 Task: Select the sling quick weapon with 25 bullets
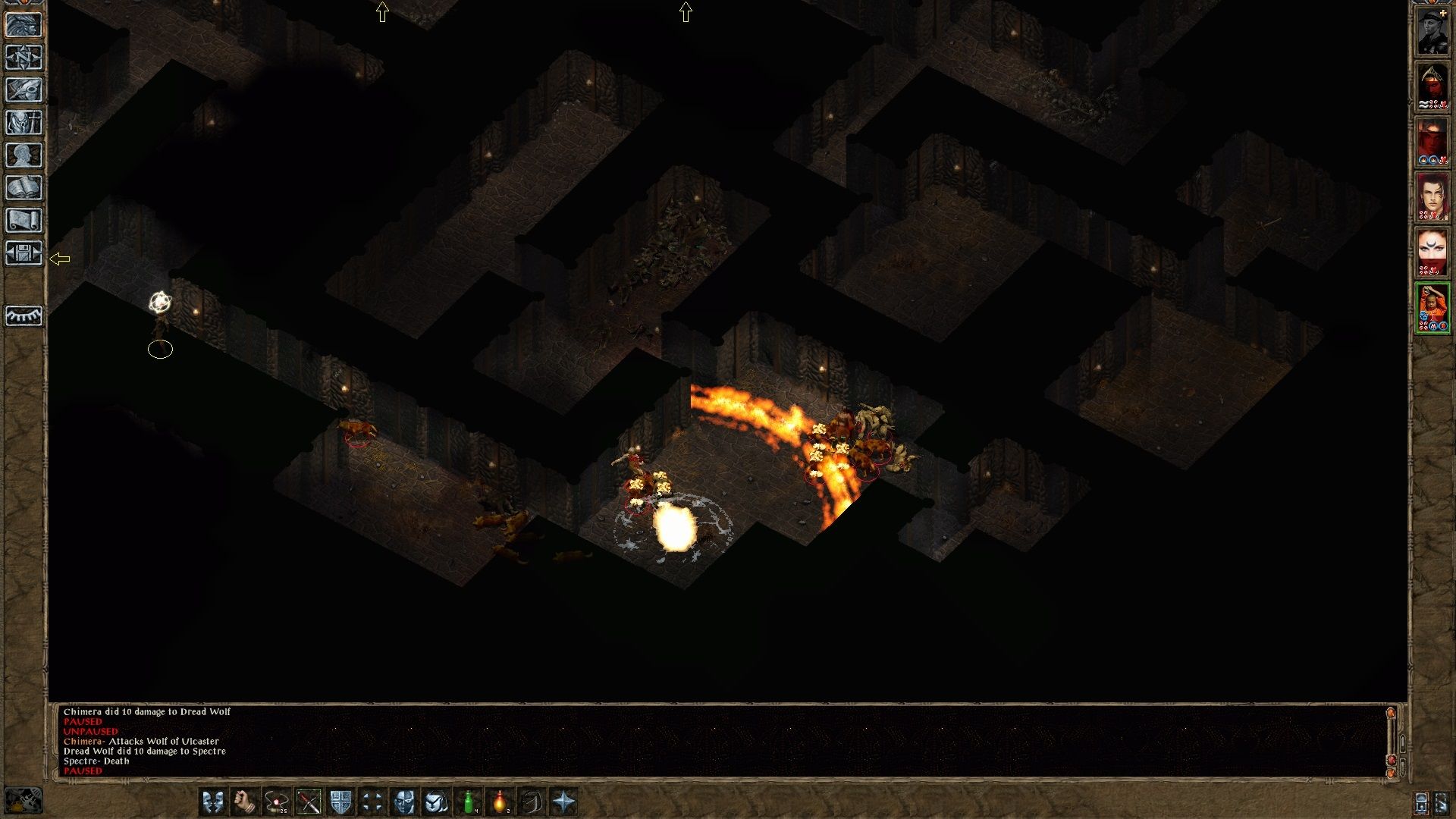click(x=276, y=802)
